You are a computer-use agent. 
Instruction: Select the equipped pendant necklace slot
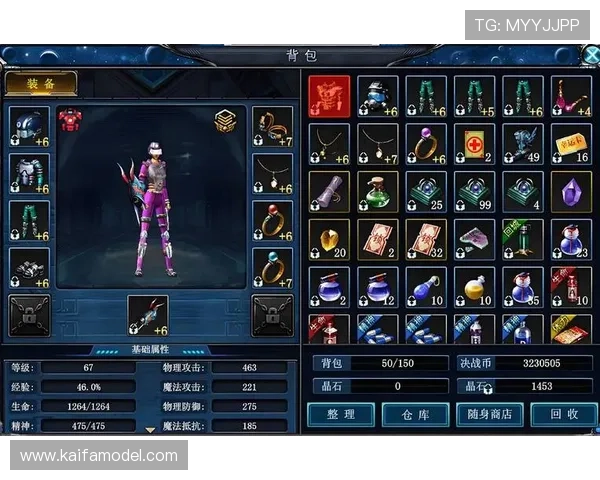(272, 174)
